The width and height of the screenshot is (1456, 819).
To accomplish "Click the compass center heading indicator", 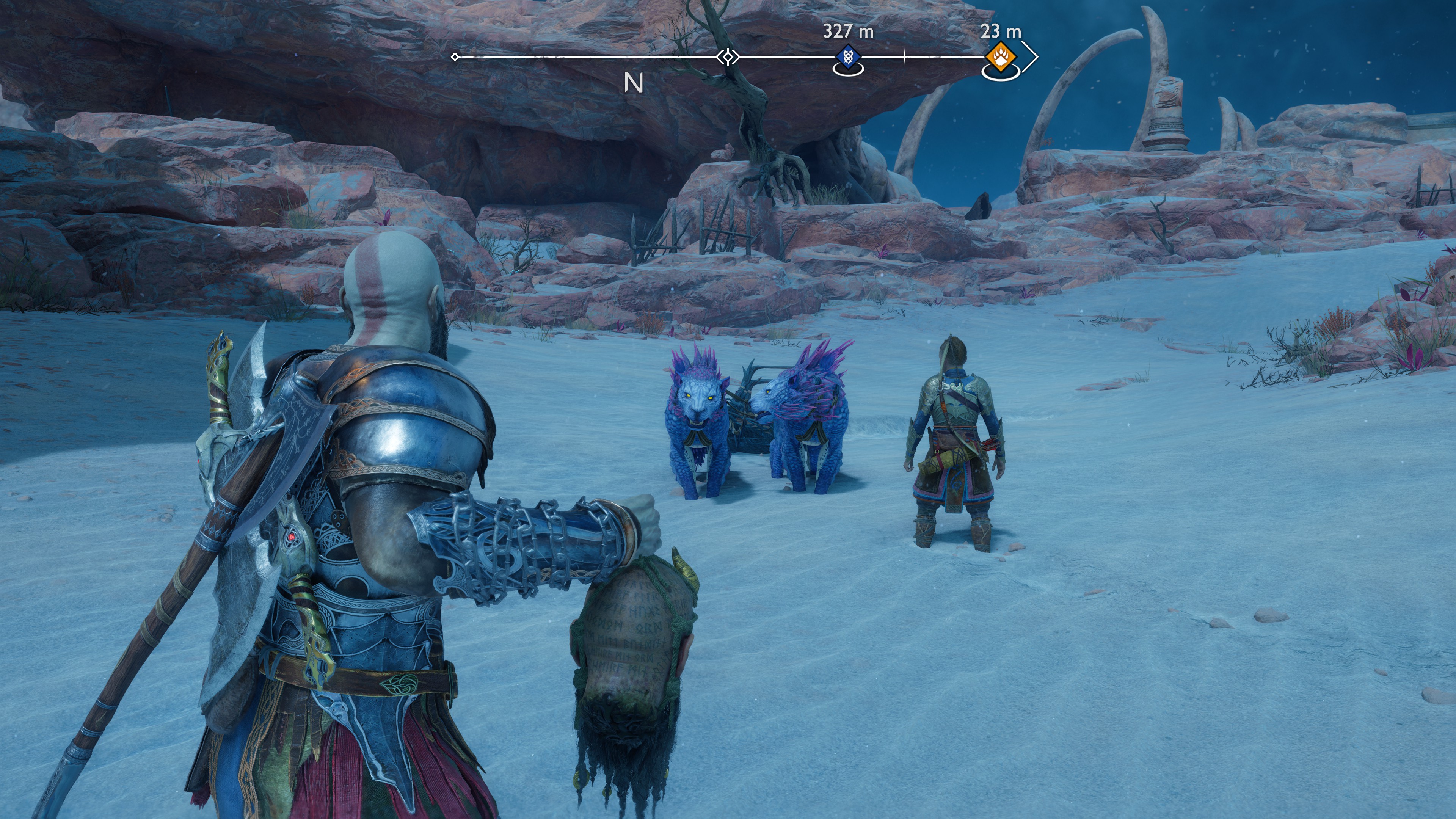I will [728, 57].
